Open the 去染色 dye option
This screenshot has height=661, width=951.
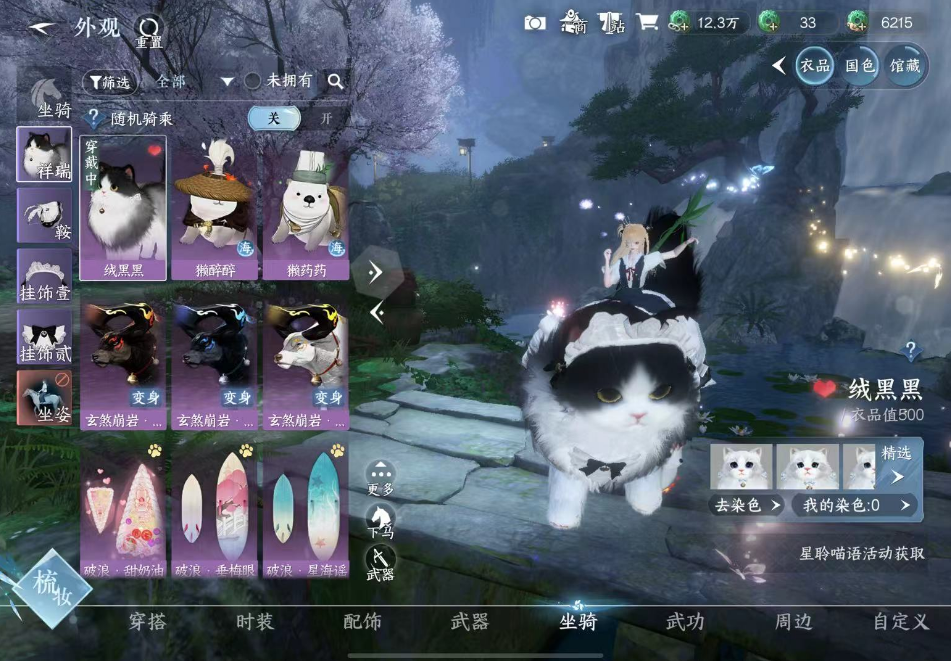point(747,505)
